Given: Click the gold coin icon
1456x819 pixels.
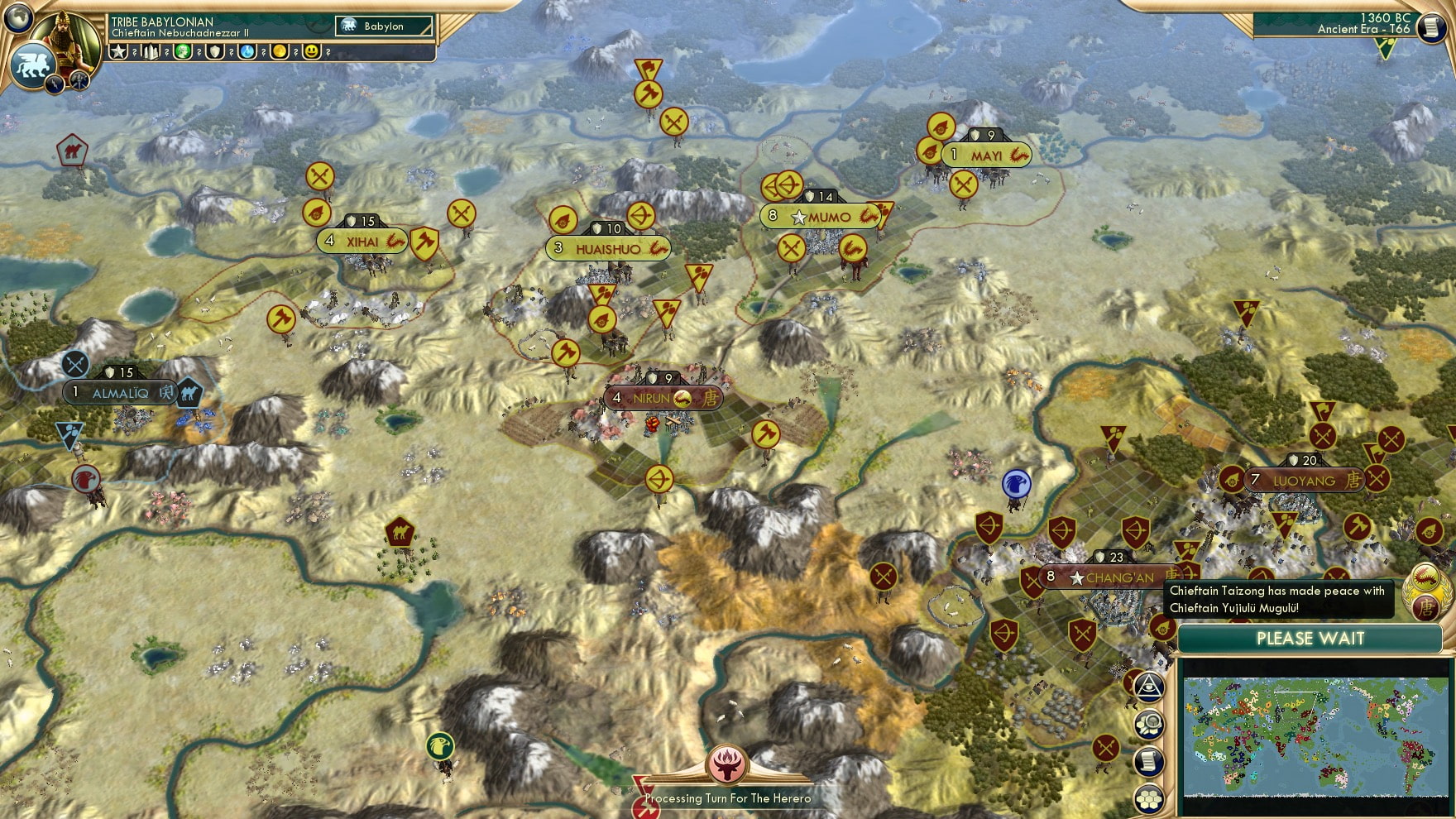Looking at the screenshot, I should click(280, 51).
